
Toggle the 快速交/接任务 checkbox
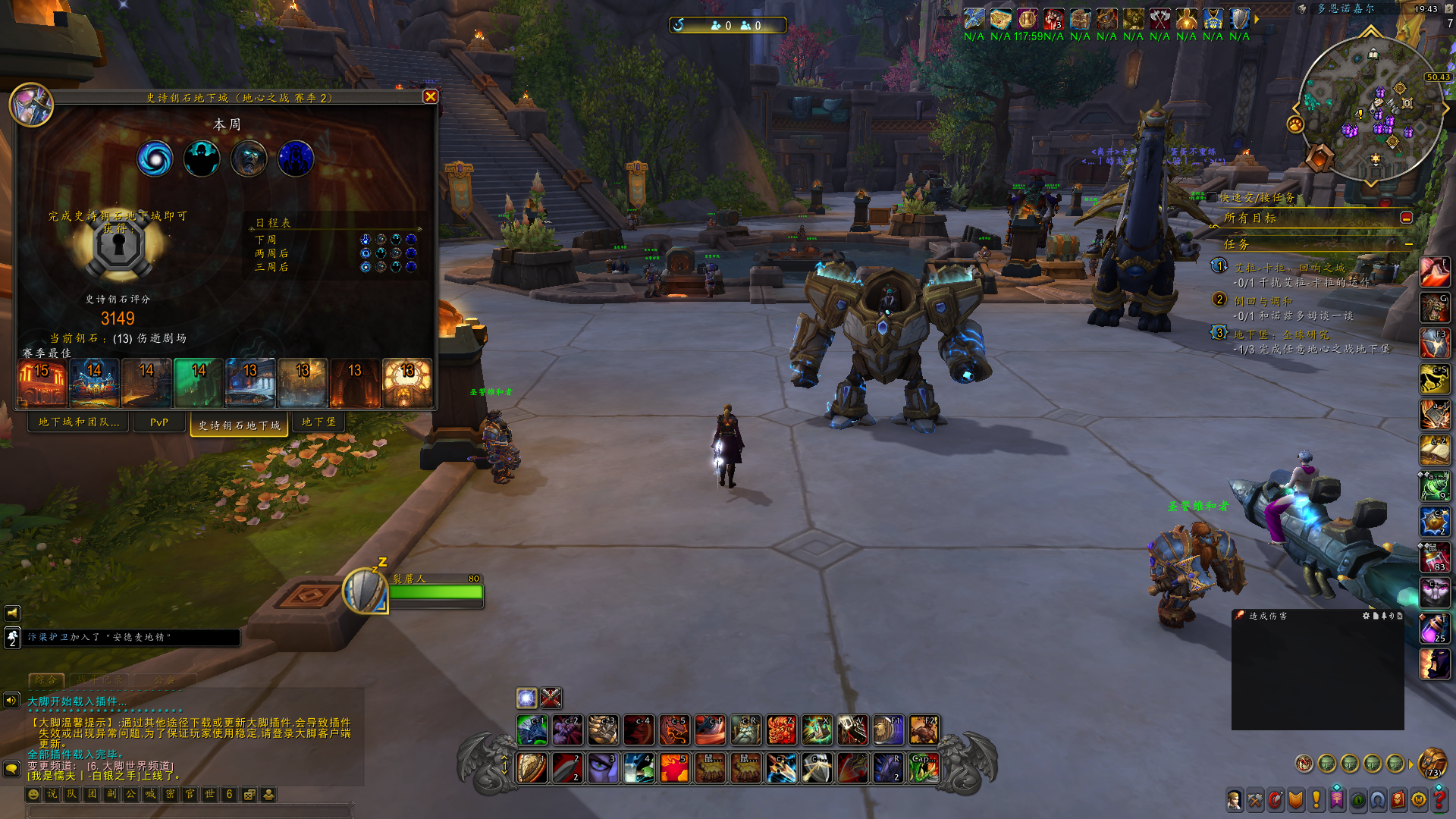pos(1212,198)
